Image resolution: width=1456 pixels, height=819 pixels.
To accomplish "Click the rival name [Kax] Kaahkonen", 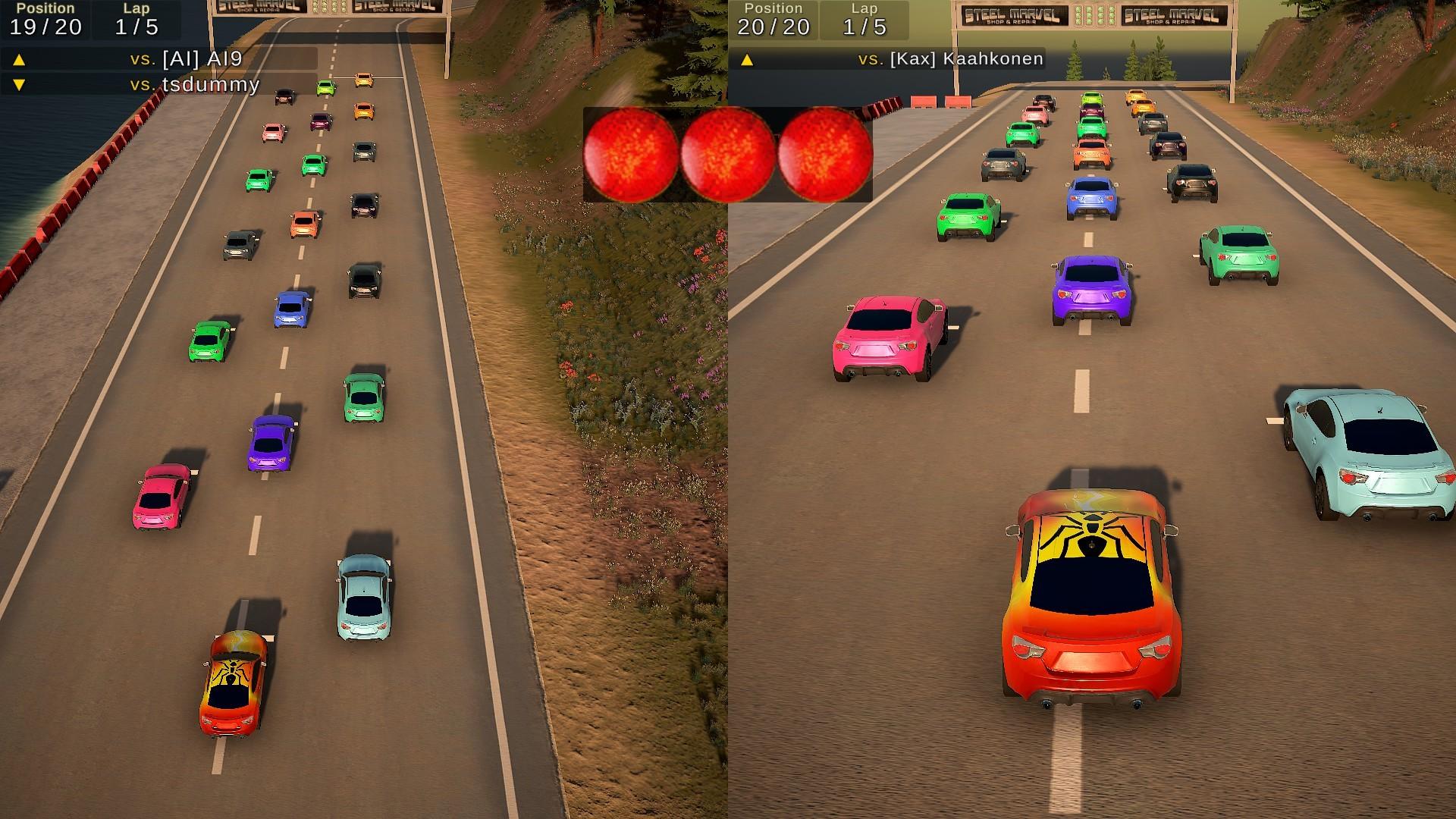I will tap(967, 58).
